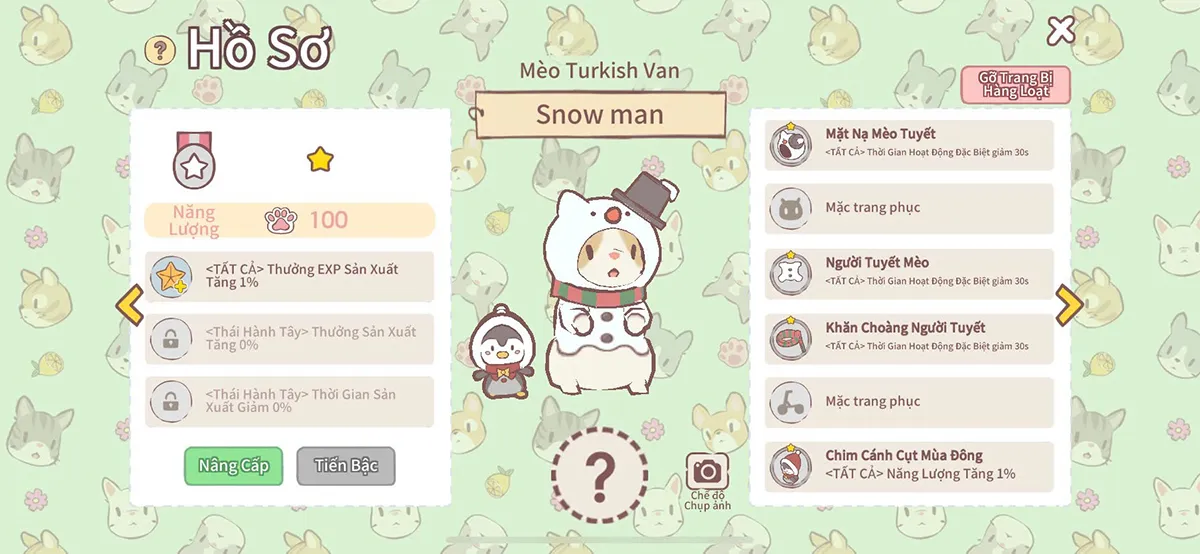Screen dimensions: 1200x554
Task: Choose the Chim Cánh Cụt Mùa Đông slot
Action: pos(909,466)
